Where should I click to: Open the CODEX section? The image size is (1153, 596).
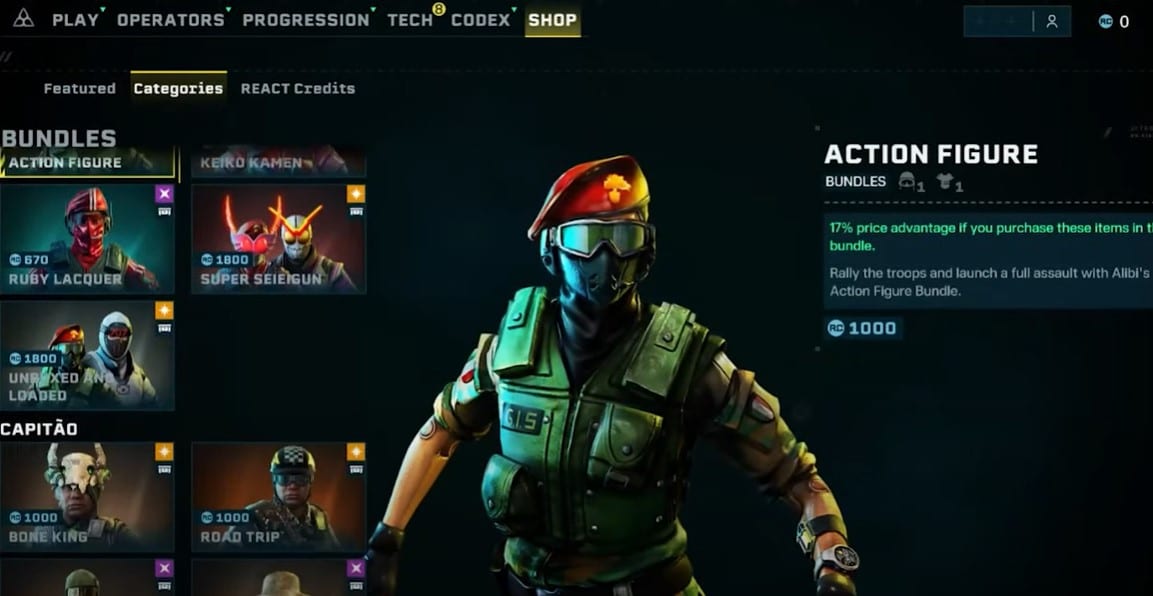480,20
